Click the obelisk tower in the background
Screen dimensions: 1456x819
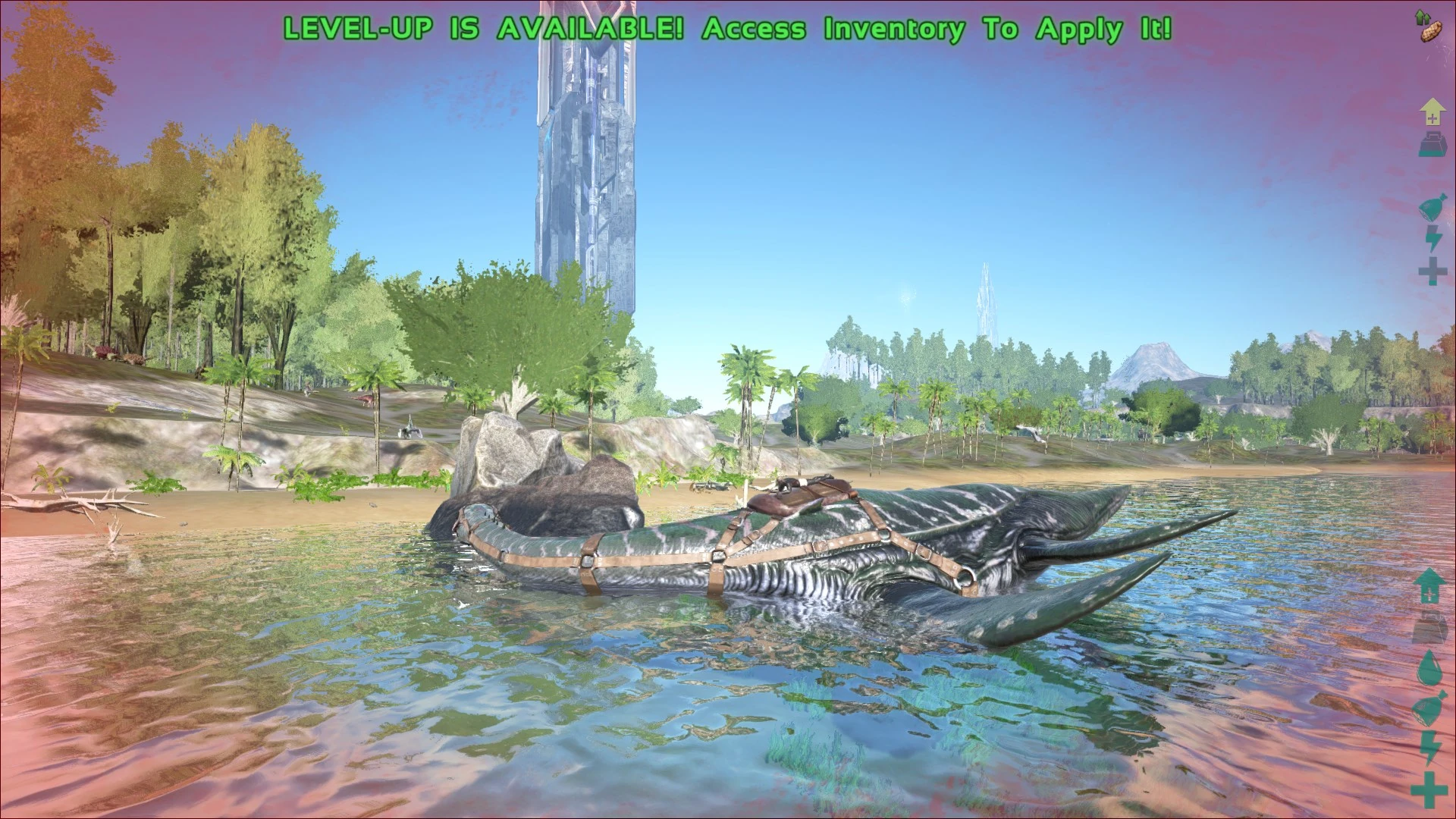coord(584,152)
